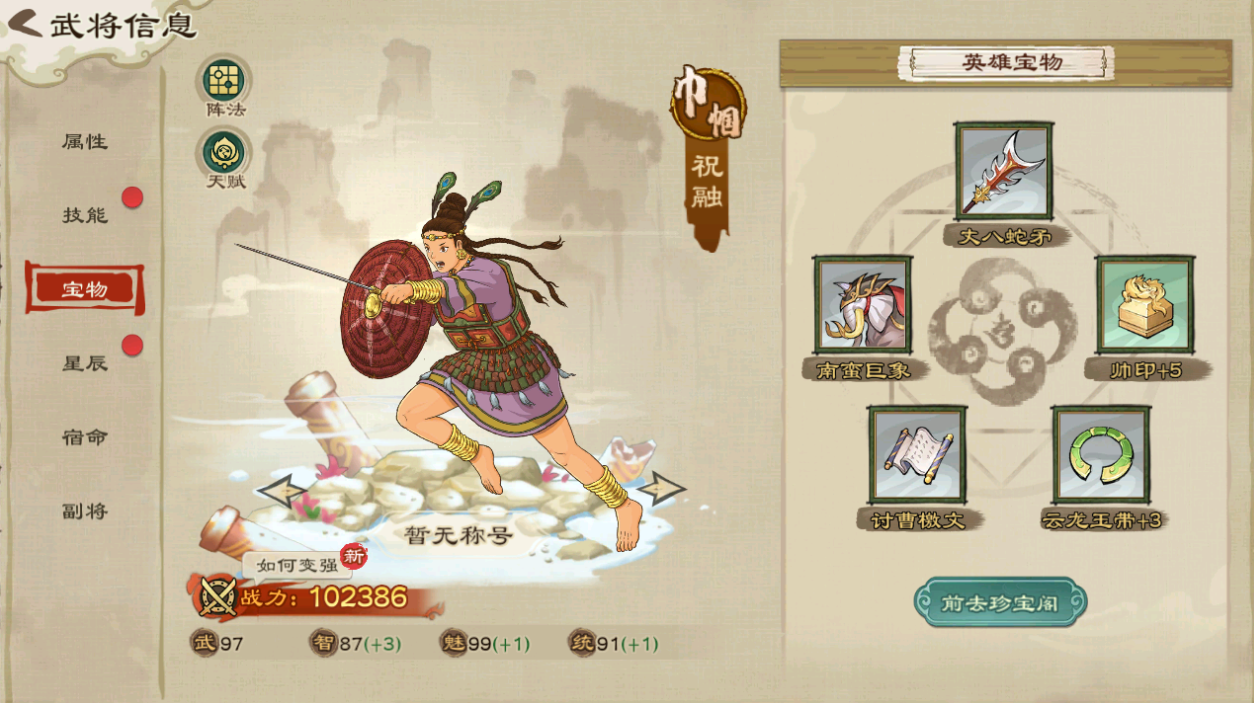Open the 阵法 formation icon
Viewport: 1254px width, 703px height.
pyautogui.click(x=224, y=80)
